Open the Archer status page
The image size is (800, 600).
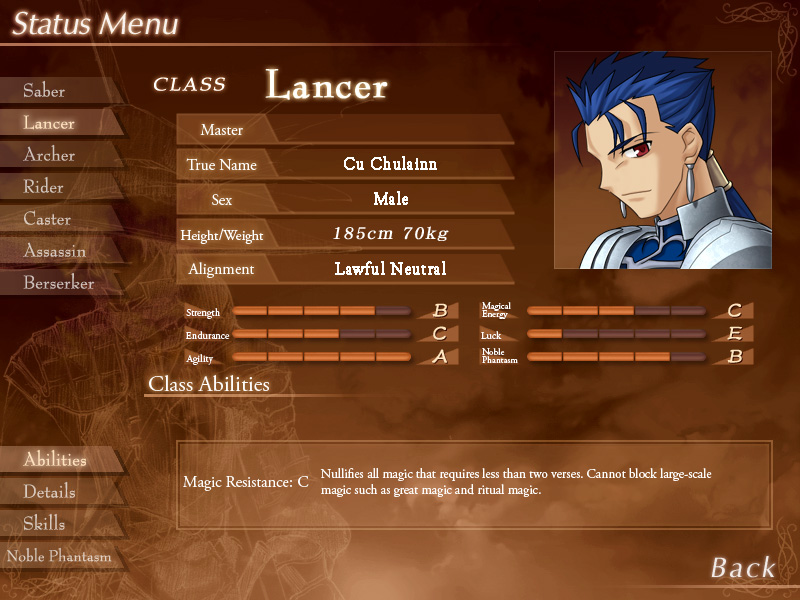50,155
